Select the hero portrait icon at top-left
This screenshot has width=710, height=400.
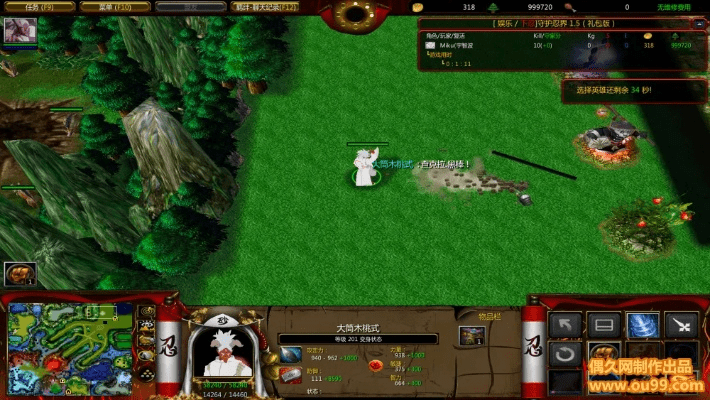click(19, 31)
